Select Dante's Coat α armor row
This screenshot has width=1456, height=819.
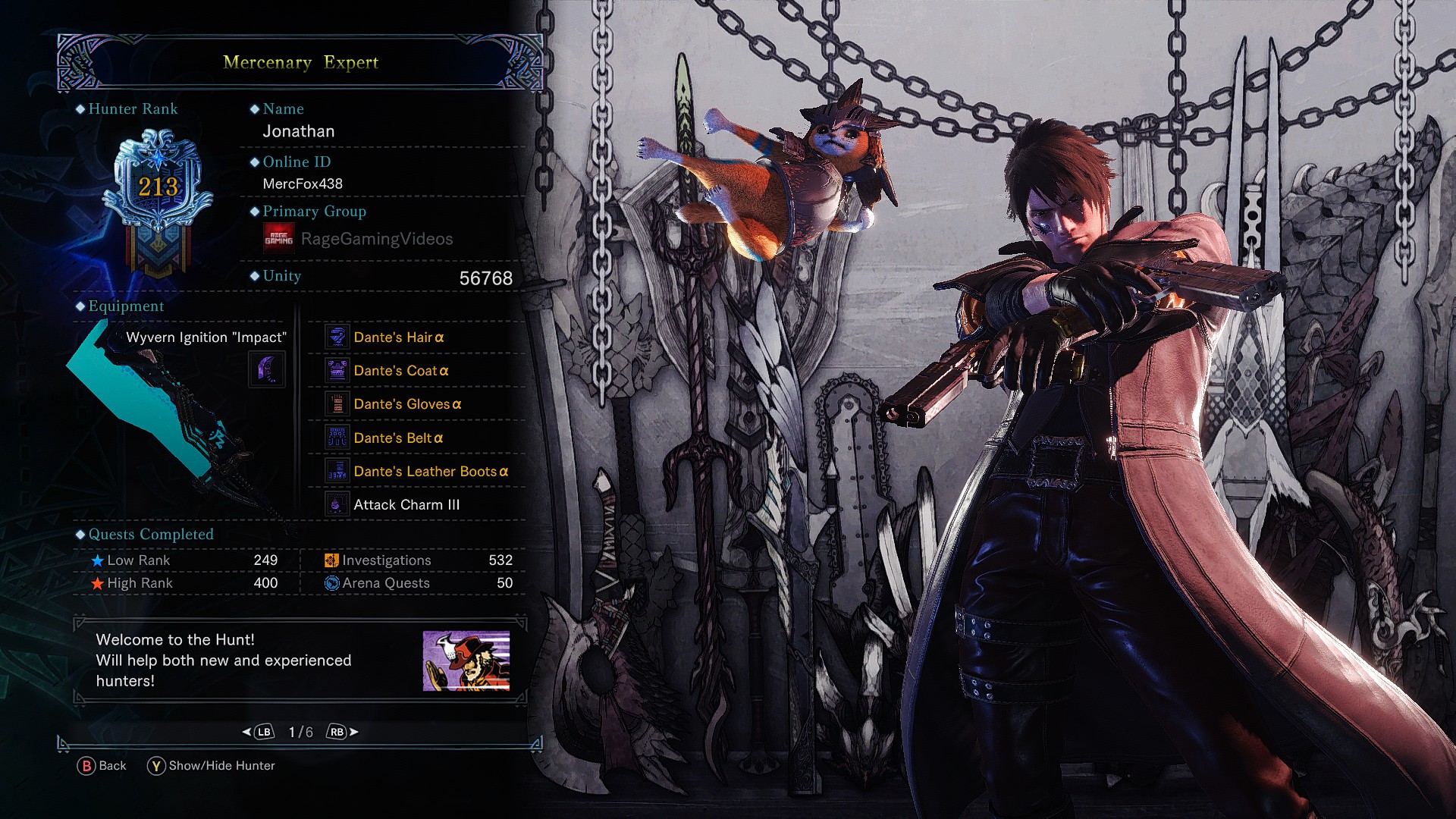pos(400,371)
